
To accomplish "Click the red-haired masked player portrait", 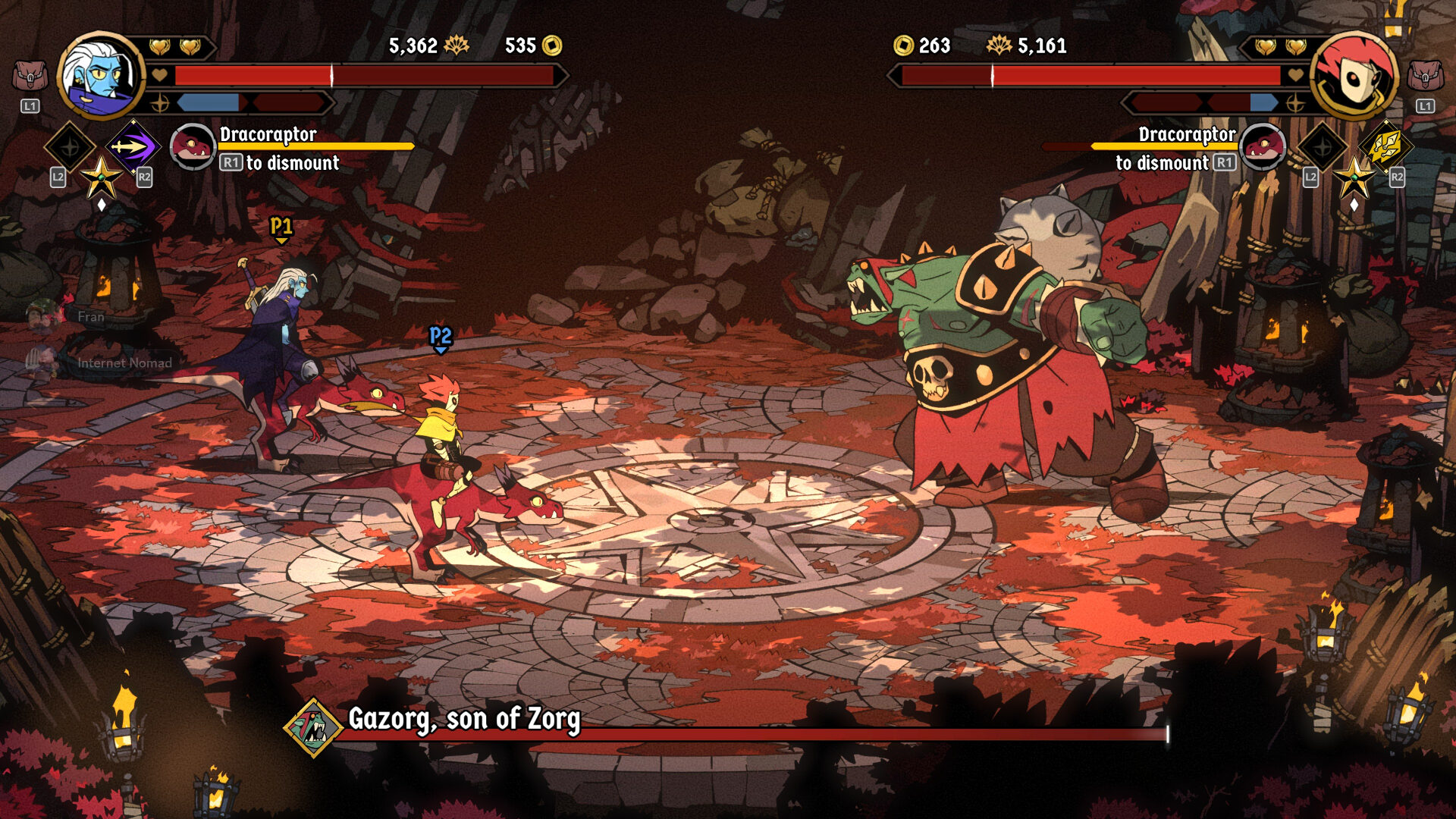I will point(1354,76).
